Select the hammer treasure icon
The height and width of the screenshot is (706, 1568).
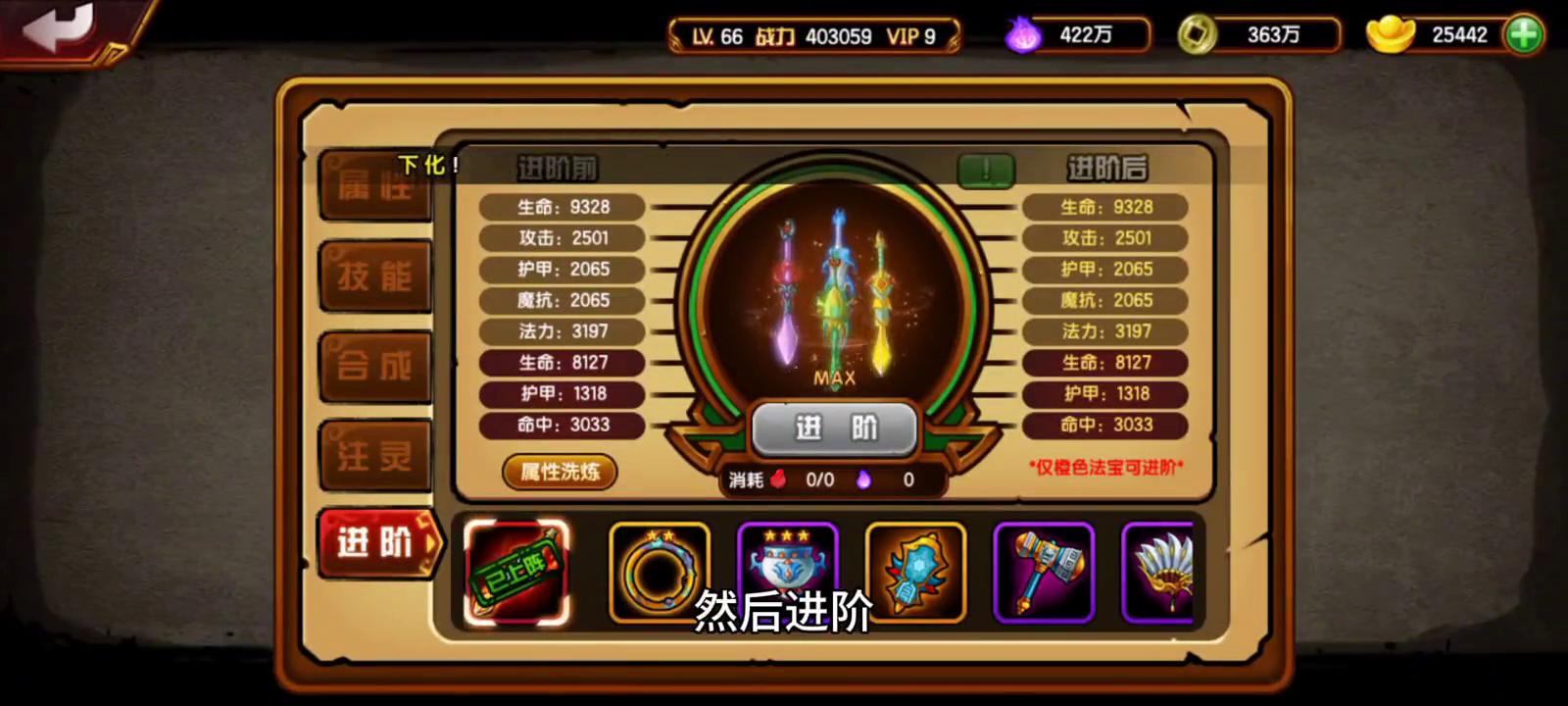[x=1044, y=573]
